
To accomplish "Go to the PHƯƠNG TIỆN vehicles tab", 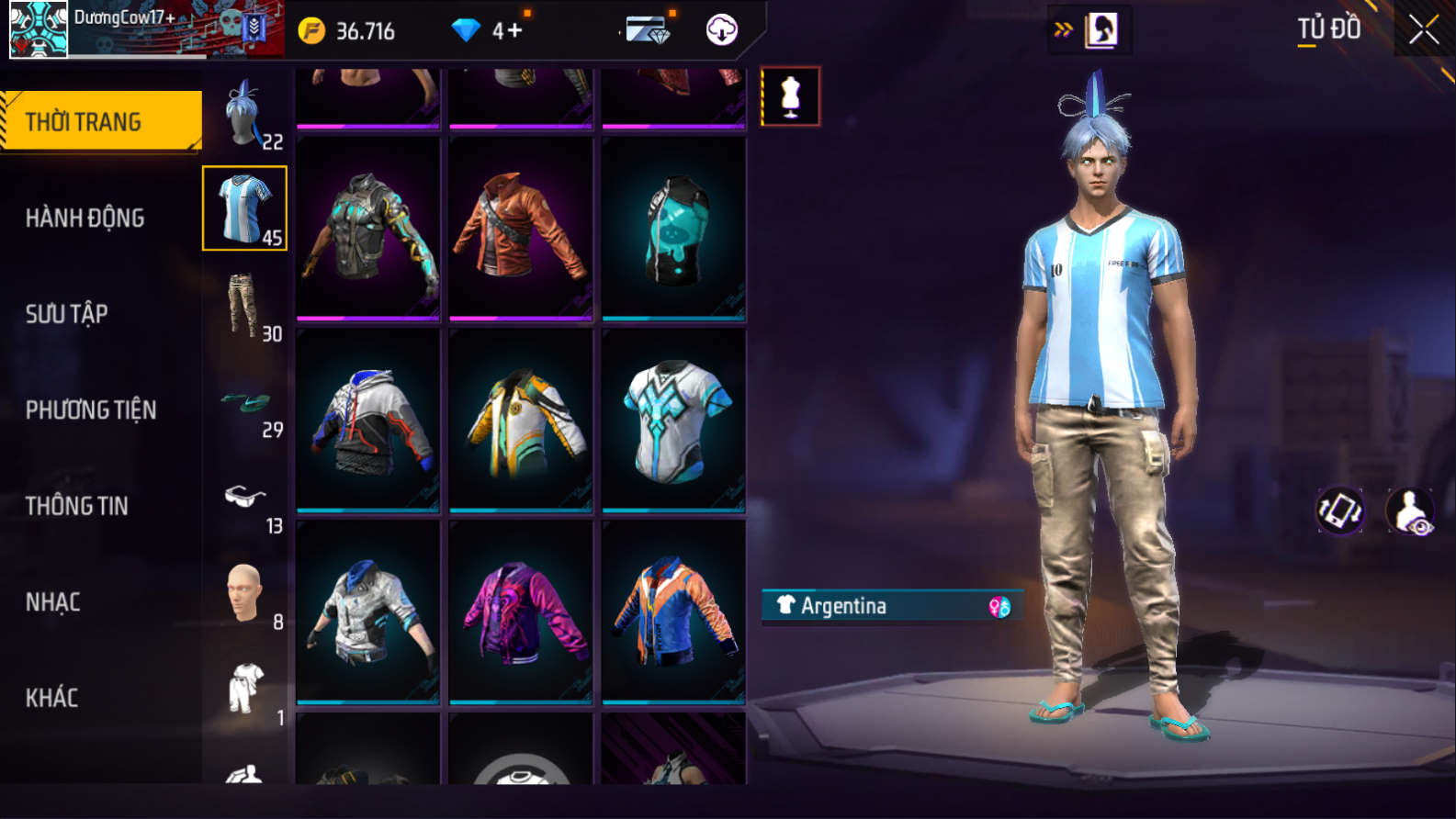I will (91, 410).
